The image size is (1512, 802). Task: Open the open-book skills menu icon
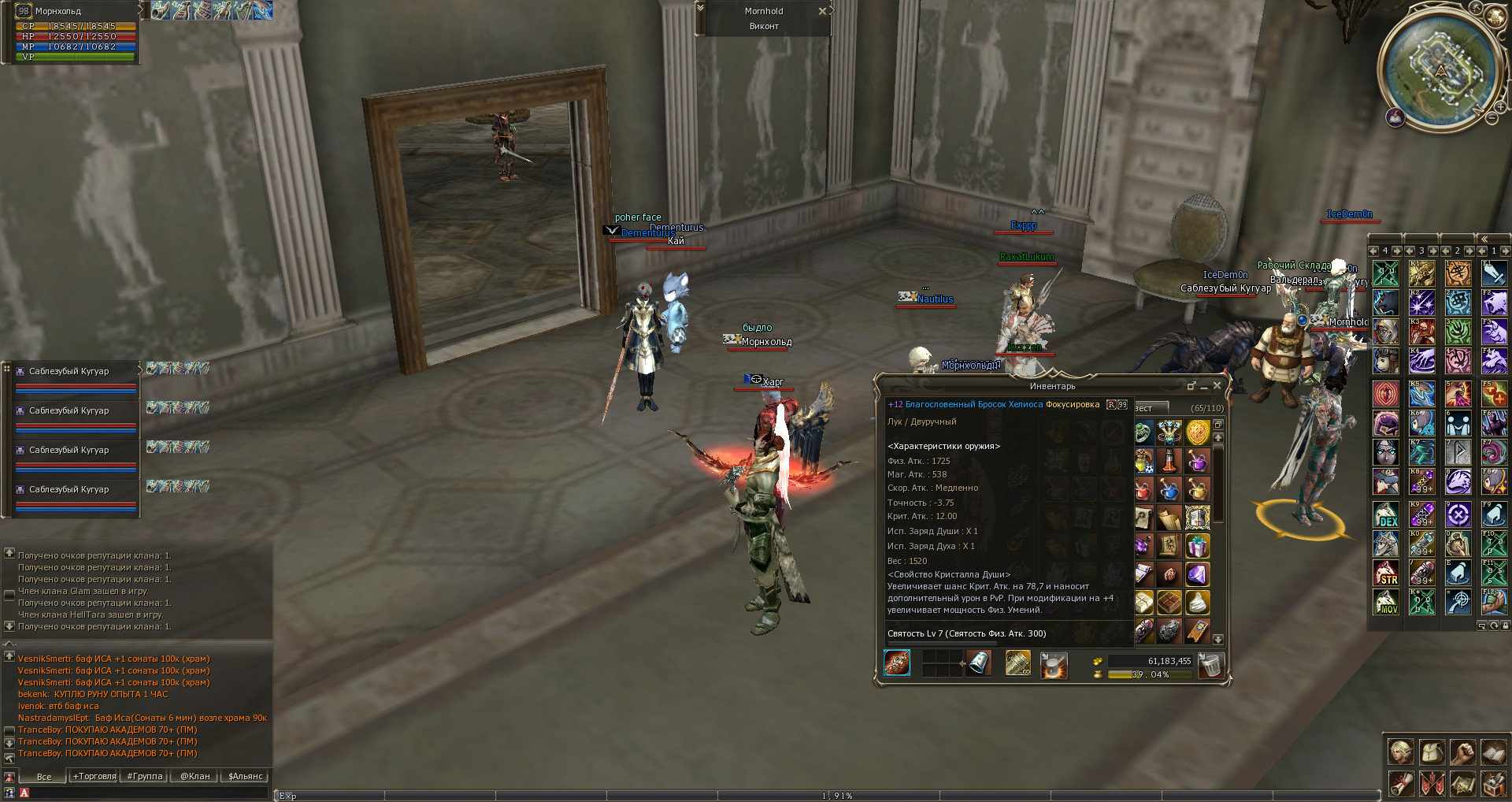tap(1493, 752)
